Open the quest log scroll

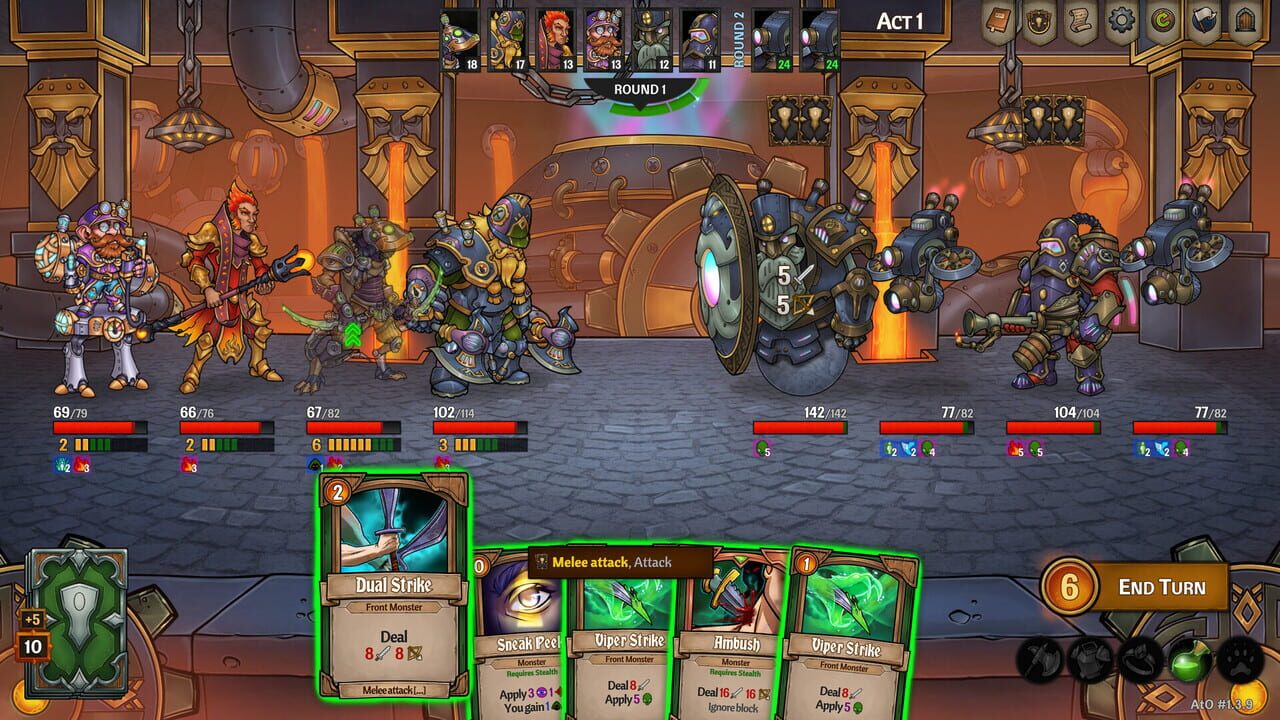[x=1079, y=22]
